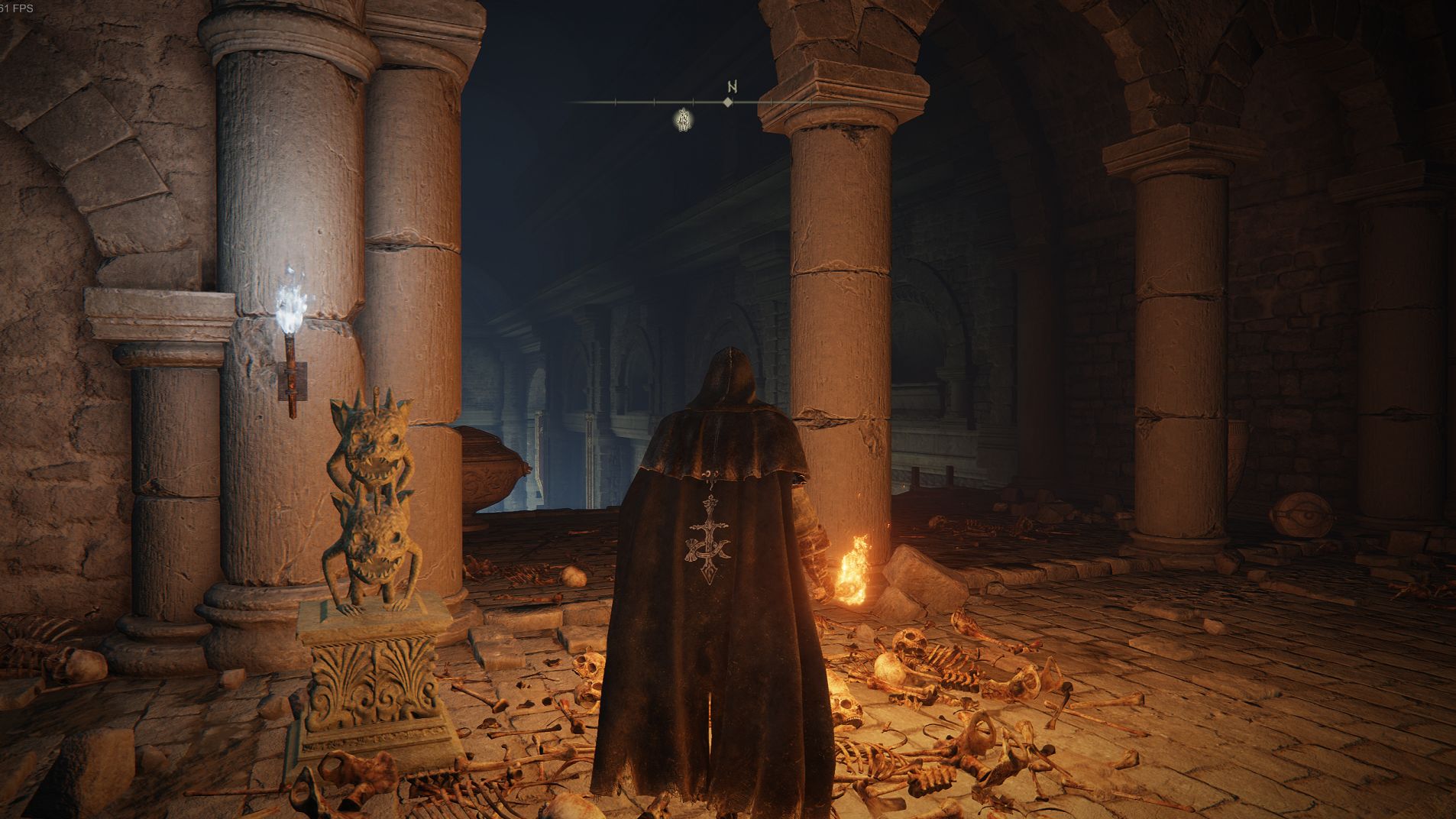Select the North diamond on the compass bar
The image size is (1456, 819).
click(729, 102)
